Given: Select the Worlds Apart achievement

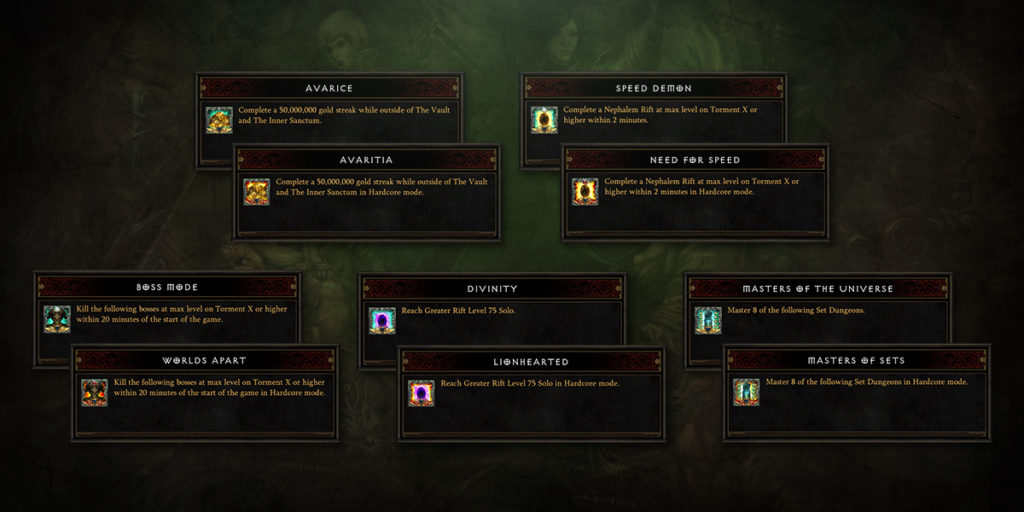Looking at the screenshot, I should click(x=204, y=360).
